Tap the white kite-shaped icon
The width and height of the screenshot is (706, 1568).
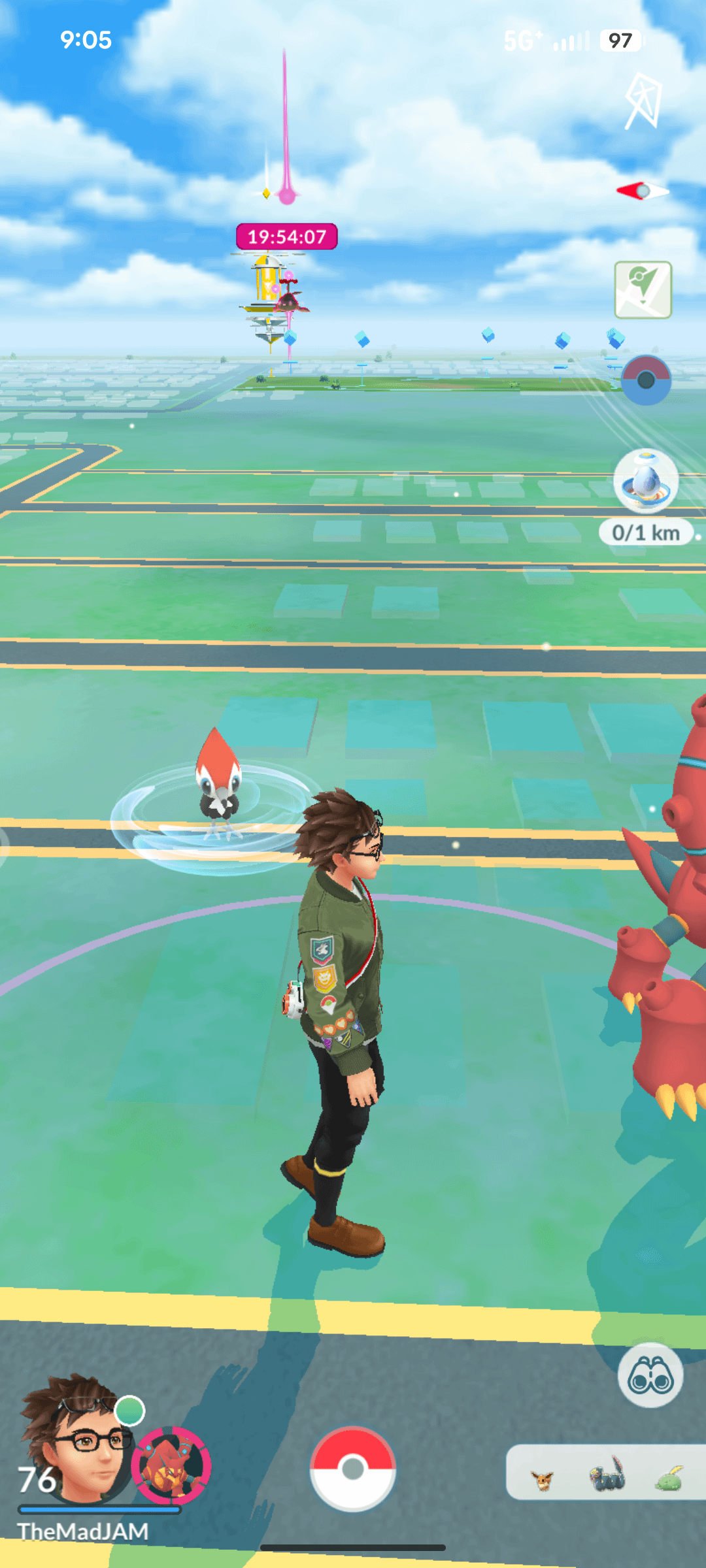643,101
